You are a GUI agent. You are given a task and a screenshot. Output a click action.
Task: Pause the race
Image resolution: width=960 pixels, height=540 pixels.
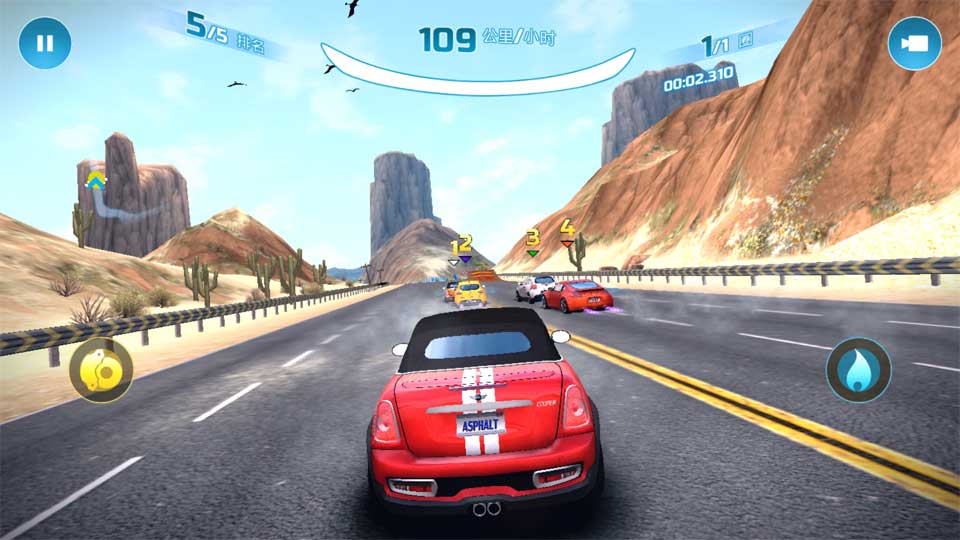click(44, 44)
